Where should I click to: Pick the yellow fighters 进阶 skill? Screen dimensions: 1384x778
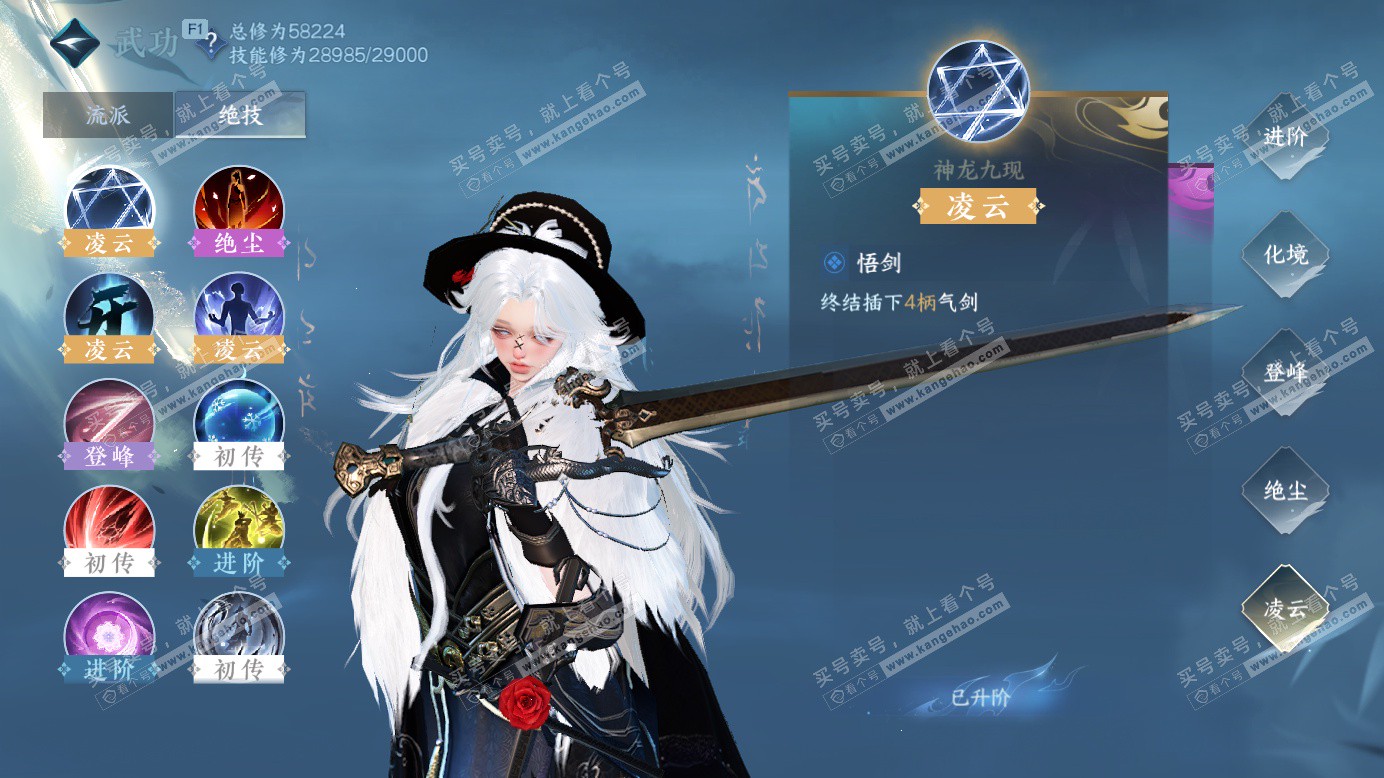(x=238, y=527)
